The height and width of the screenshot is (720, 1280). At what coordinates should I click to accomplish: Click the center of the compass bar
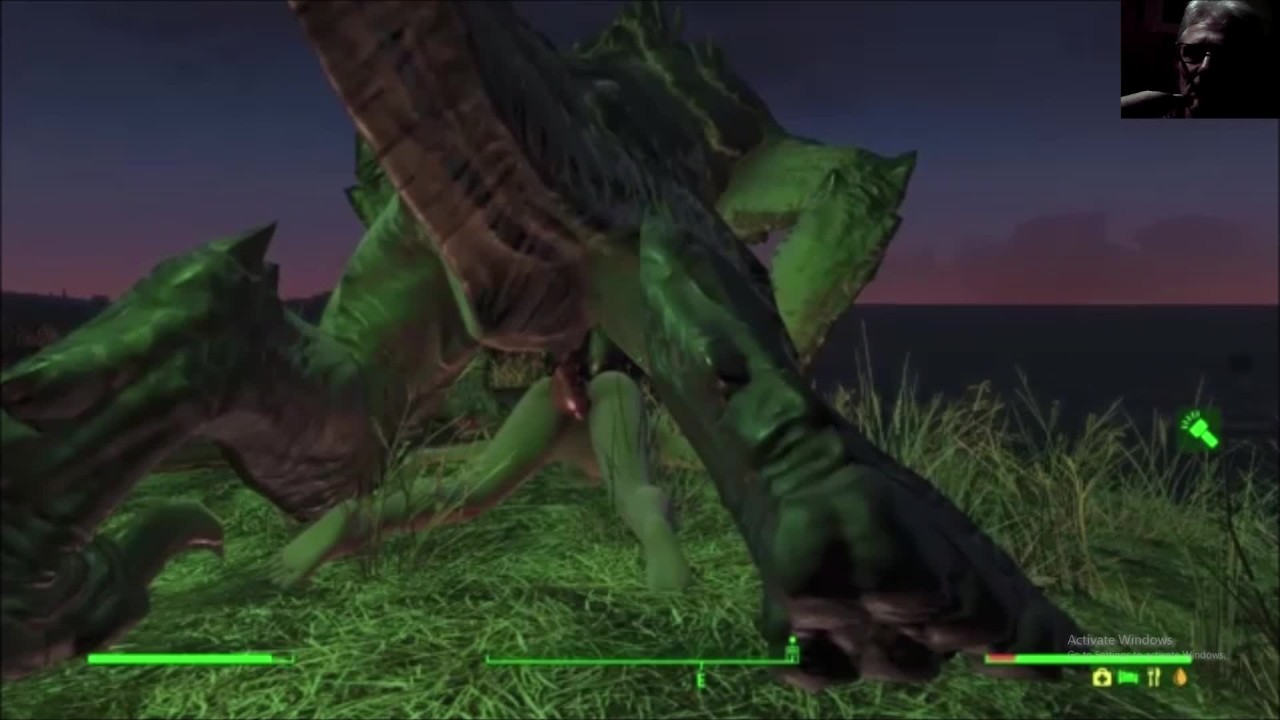pos(640,660)
